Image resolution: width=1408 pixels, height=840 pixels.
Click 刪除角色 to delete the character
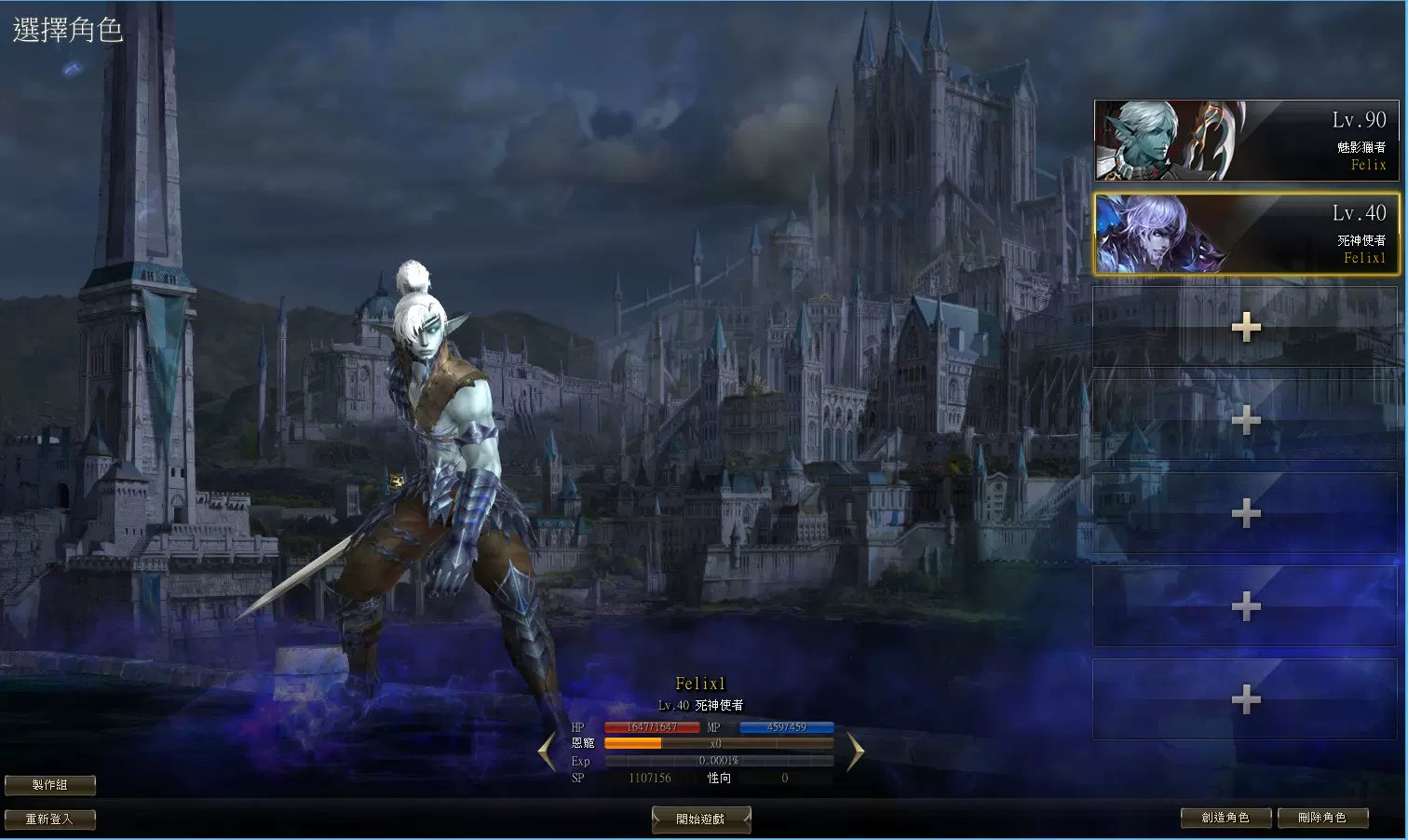pos(1322,818)
